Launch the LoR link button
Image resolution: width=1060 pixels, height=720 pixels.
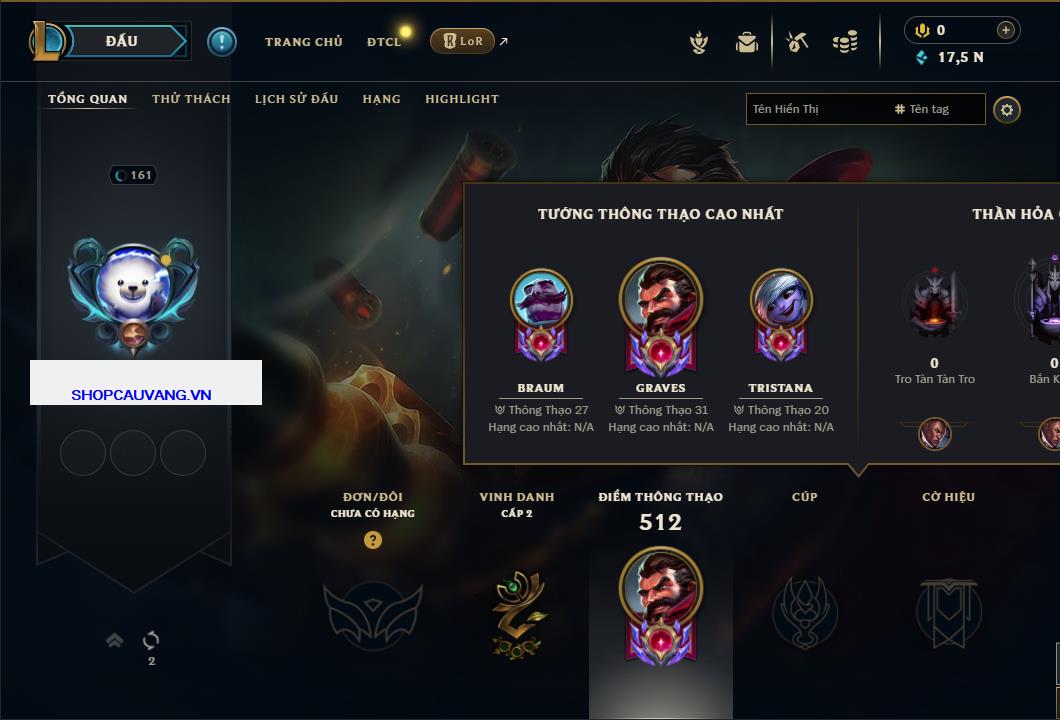[x=462, y=41]
